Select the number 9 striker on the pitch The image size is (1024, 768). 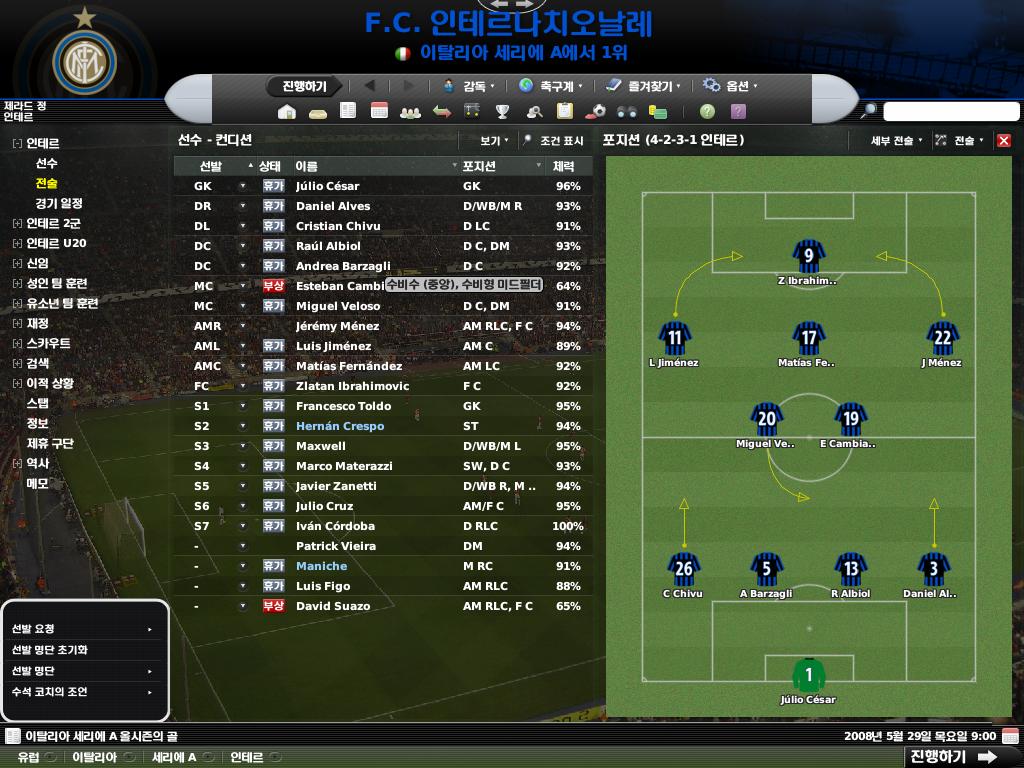pos(808,257)
